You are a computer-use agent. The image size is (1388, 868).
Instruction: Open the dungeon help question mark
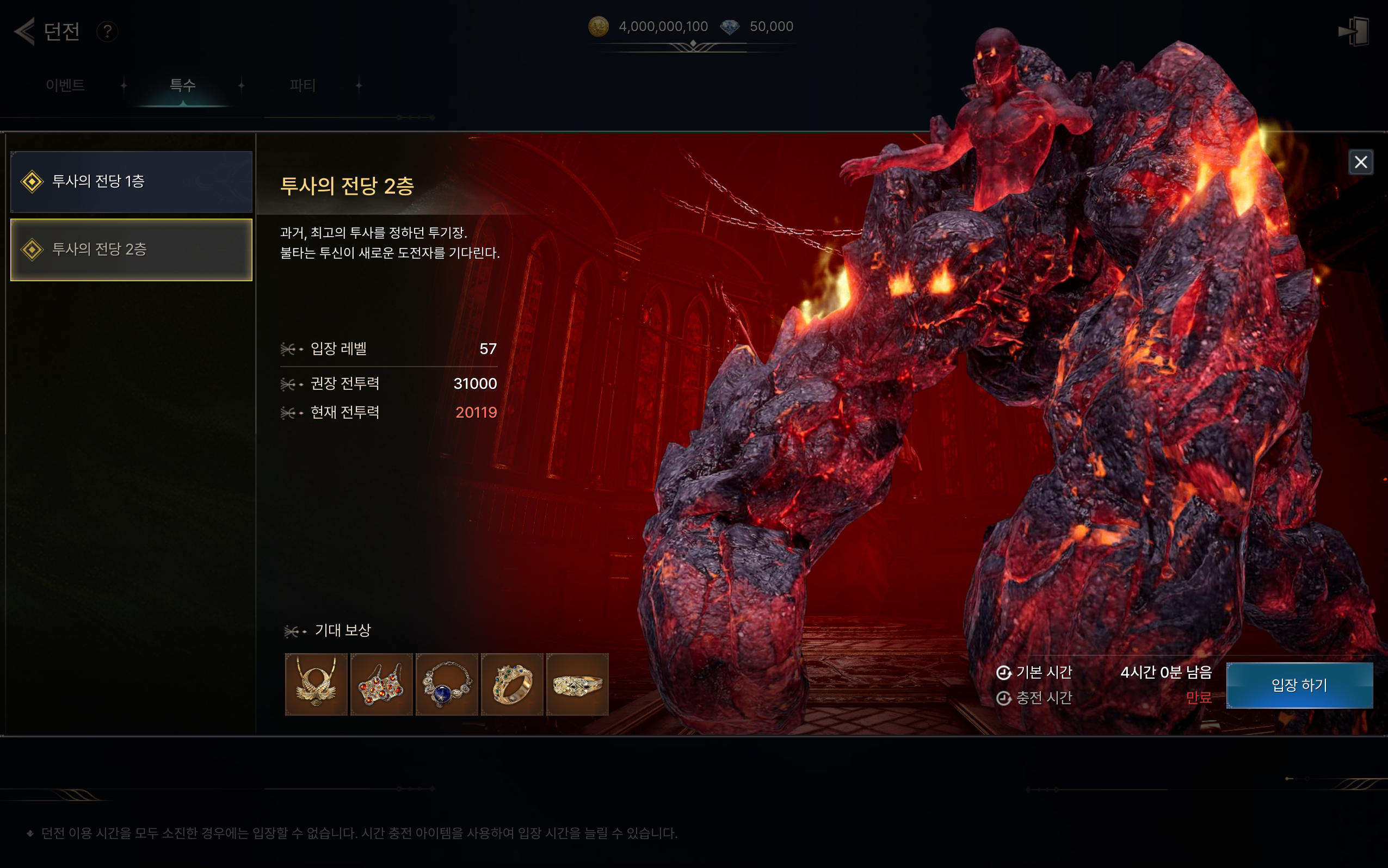pos(107,31)
